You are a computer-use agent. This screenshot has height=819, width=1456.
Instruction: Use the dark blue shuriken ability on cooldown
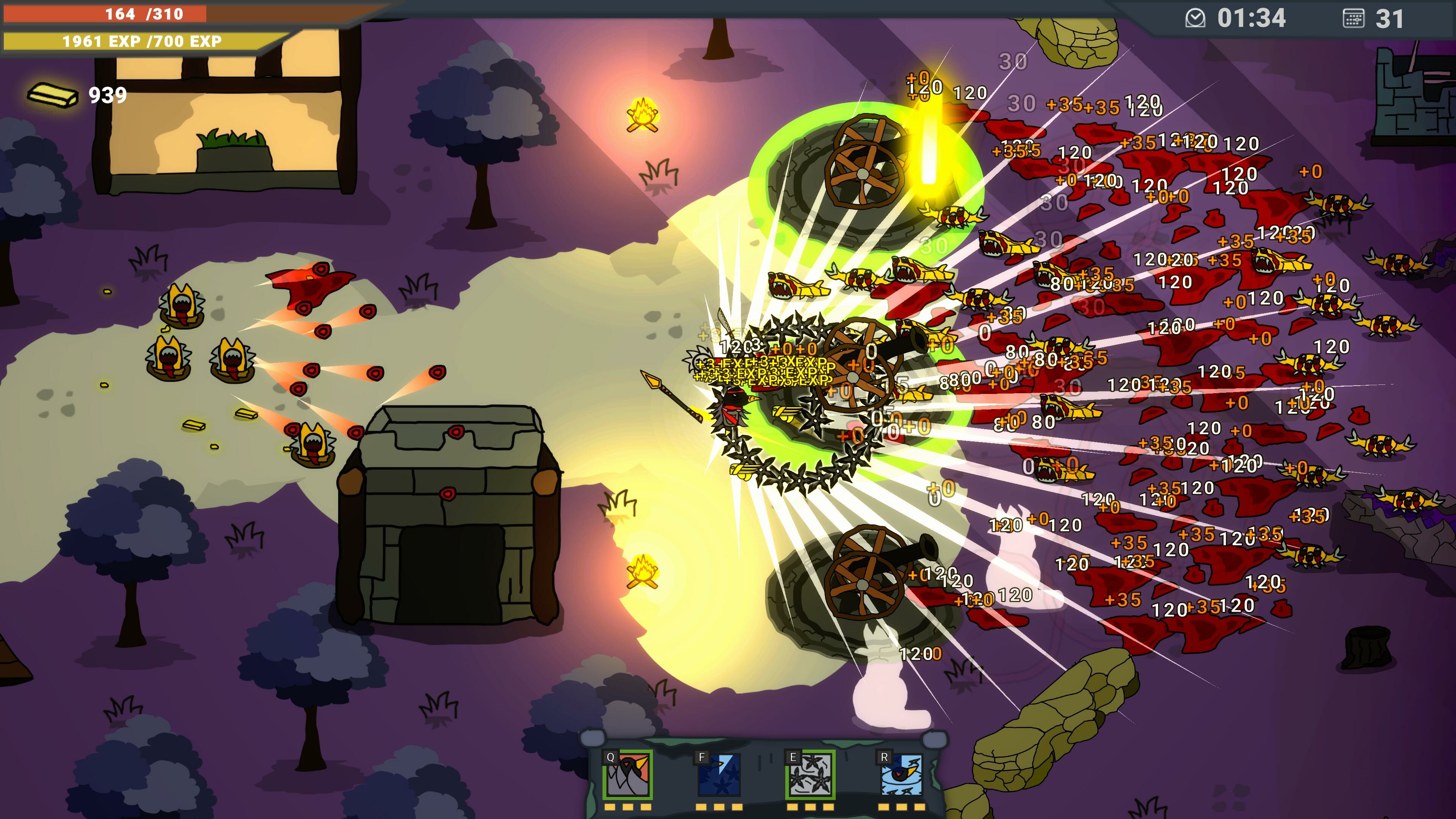click(x=719, y=774)
